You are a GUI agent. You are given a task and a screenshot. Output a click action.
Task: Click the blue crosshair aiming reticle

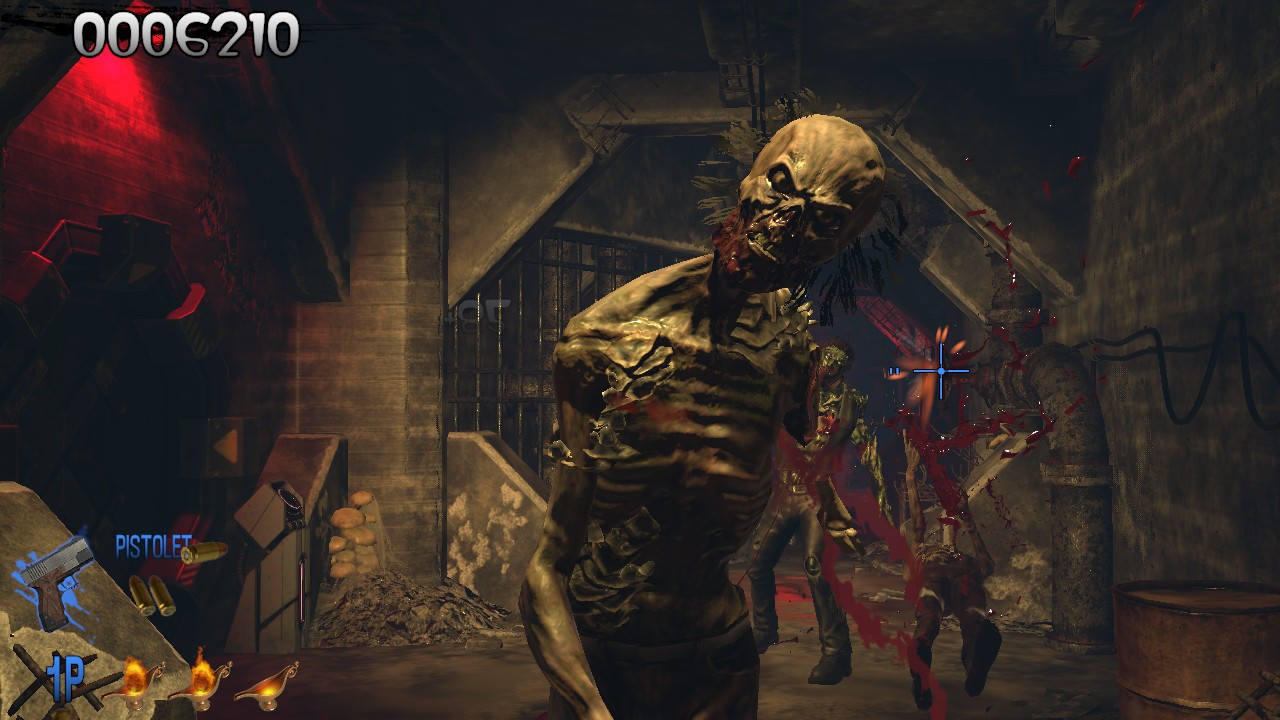coord(940,369)
